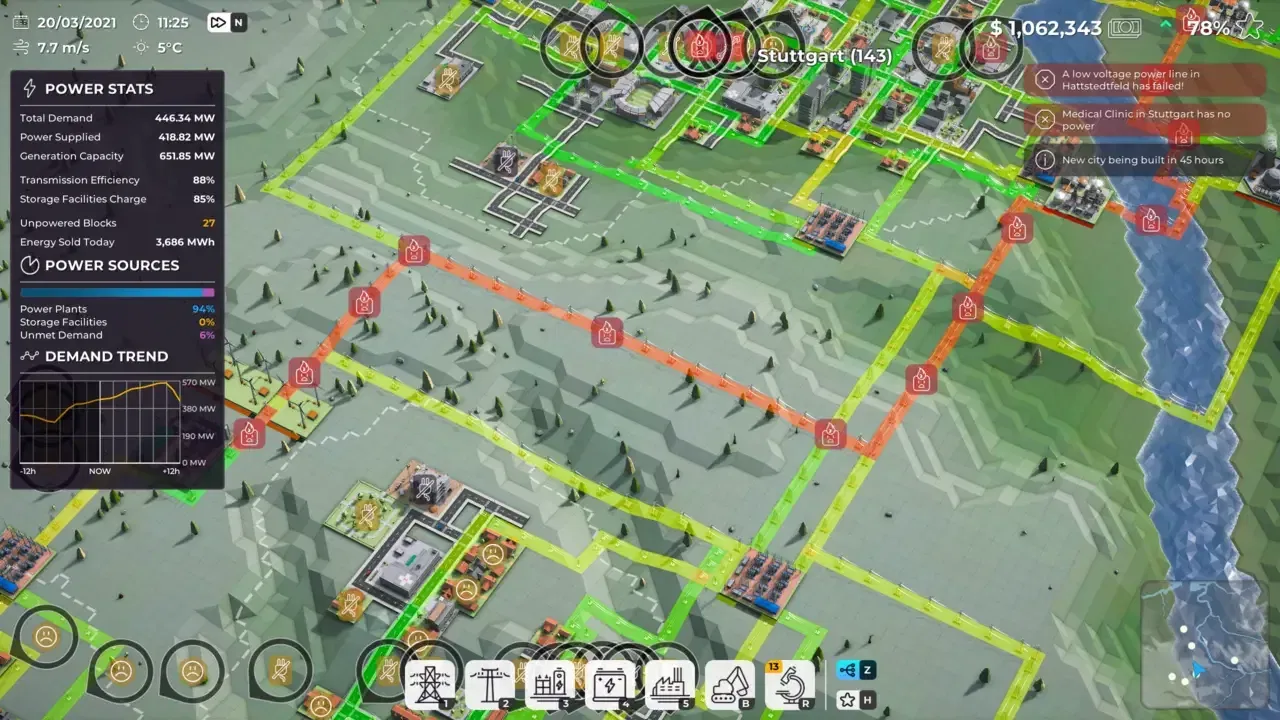This screenshot has height=720, width=1280.
Task: Open the Power Stats panel header
Action: coord(100,88)
